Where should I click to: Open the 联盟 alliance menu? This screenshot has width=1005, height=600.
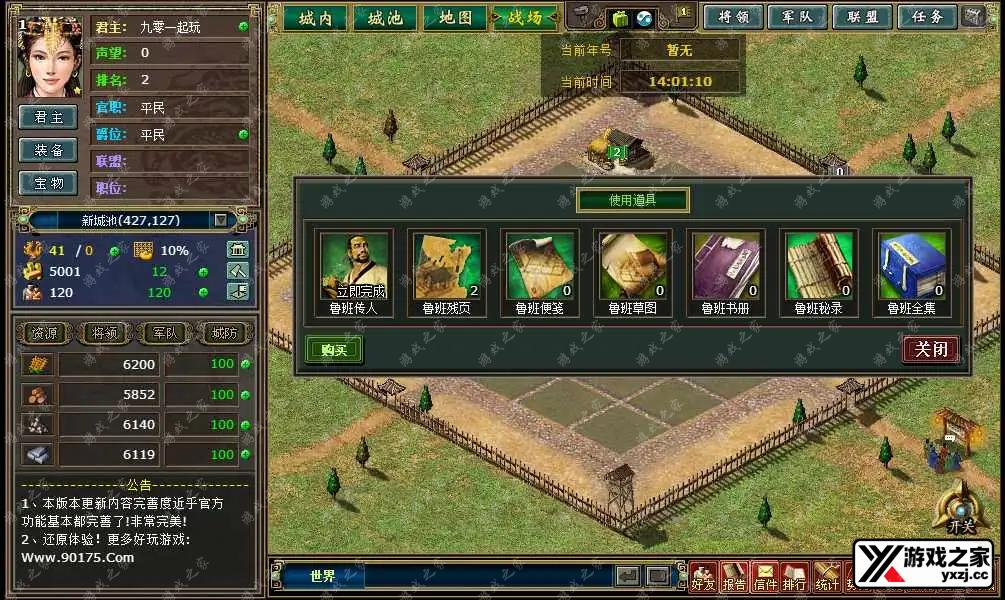pos(861,17)
